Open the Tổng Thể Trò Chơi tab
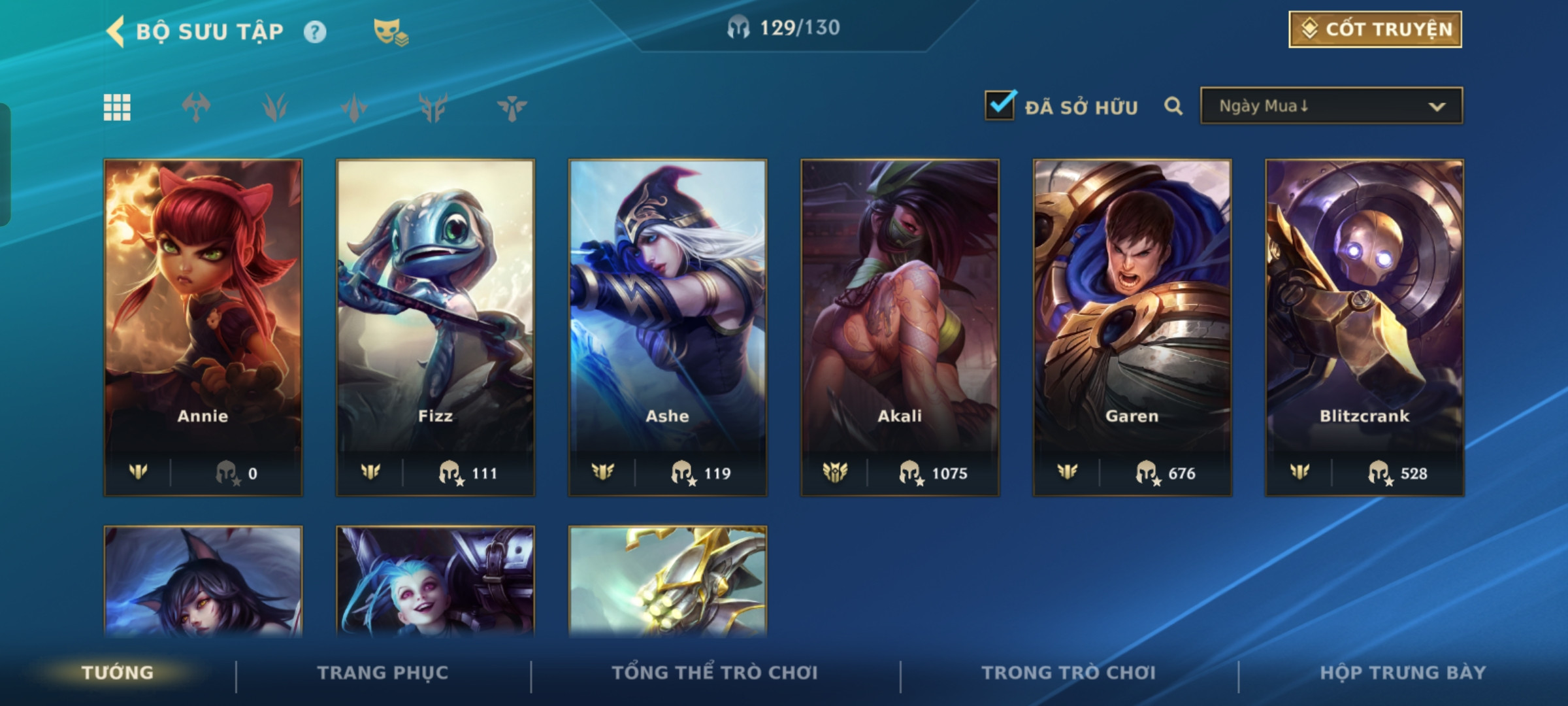 (715, 673)
